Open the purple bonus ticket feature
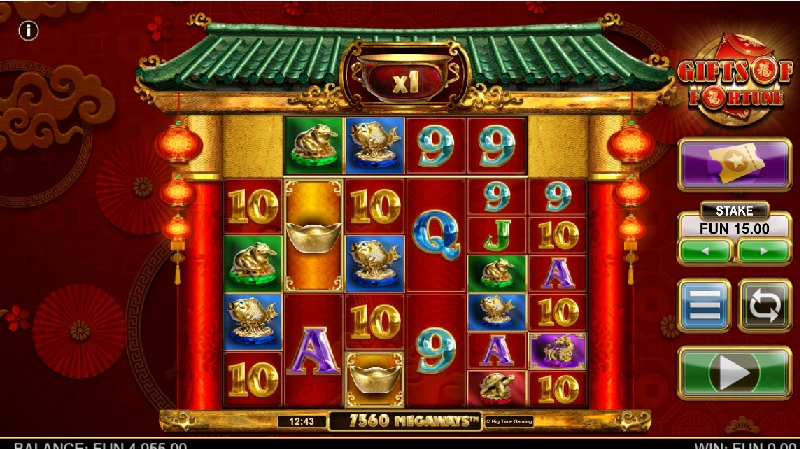Viewport: 800px width, 449px height. [735, 165]
